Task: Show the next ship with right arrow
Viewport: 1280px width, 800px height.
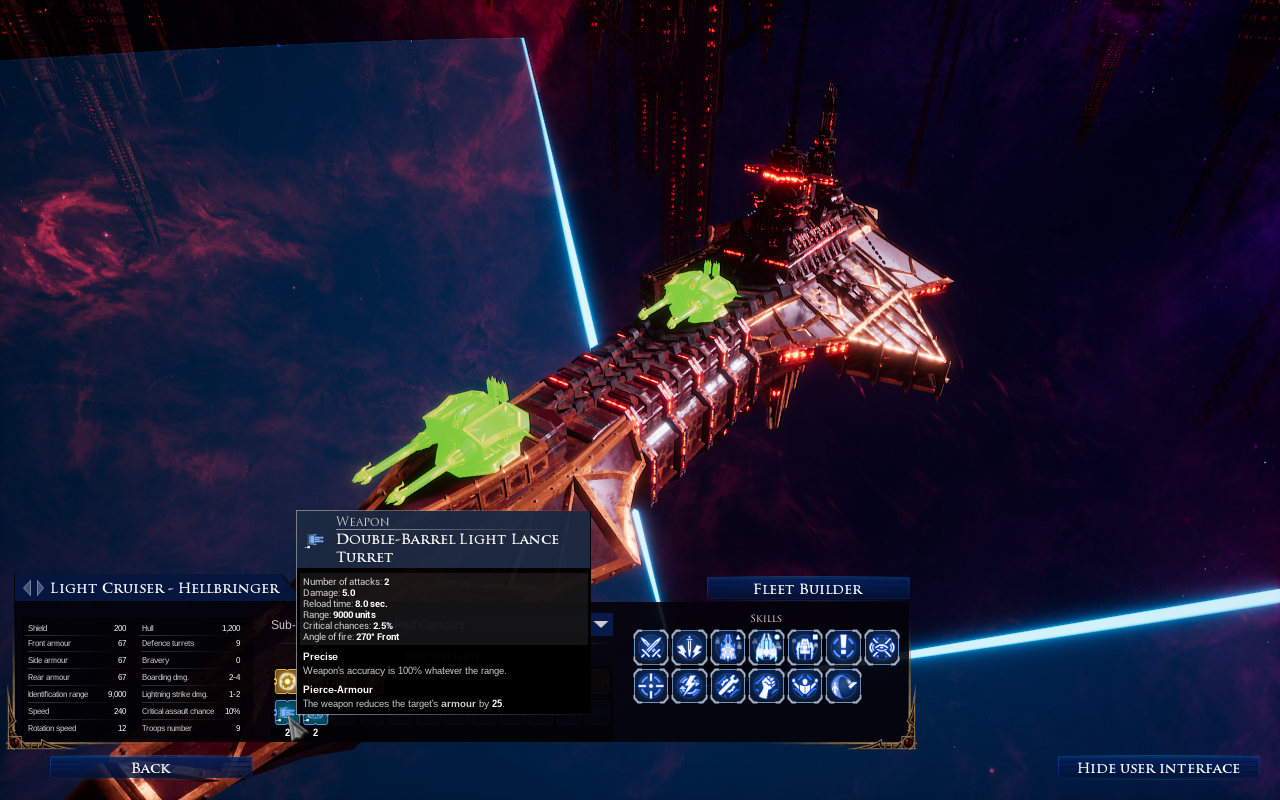Action: 40,588
